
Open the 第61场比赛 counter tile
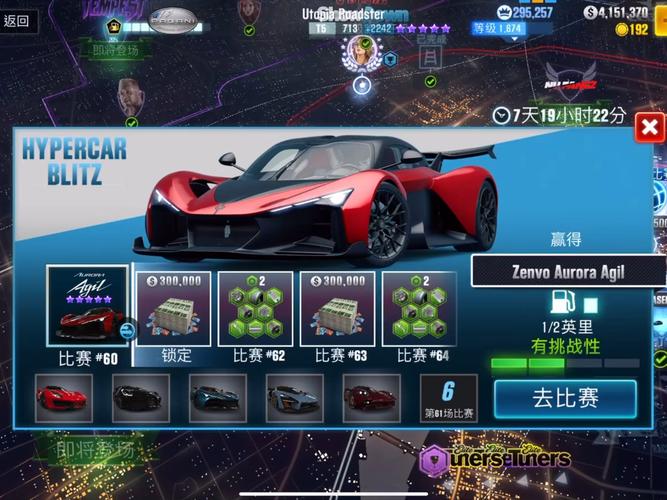click(x=448, y=398)
